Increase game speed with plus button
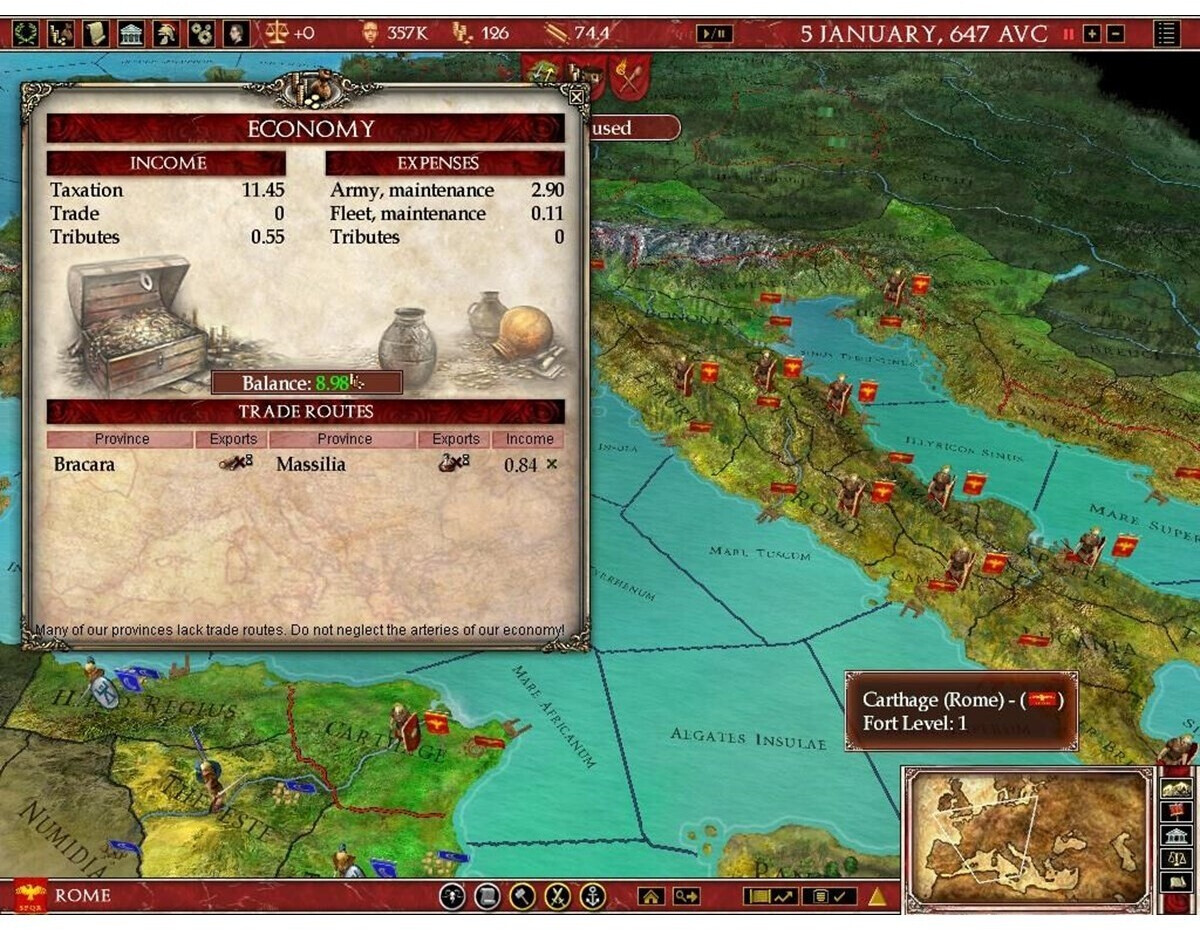The image size is (1200, 930). click(x=1092, y=33)
